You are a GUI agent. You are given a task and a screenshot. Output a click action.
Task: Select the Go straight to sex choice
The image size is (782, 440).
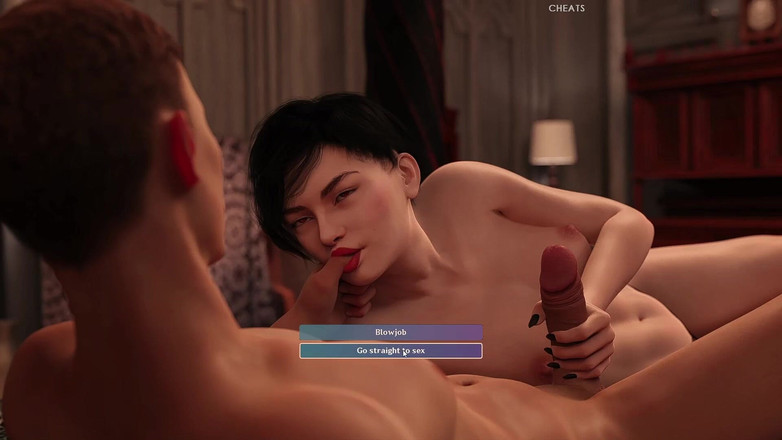(x=391, y=351)
